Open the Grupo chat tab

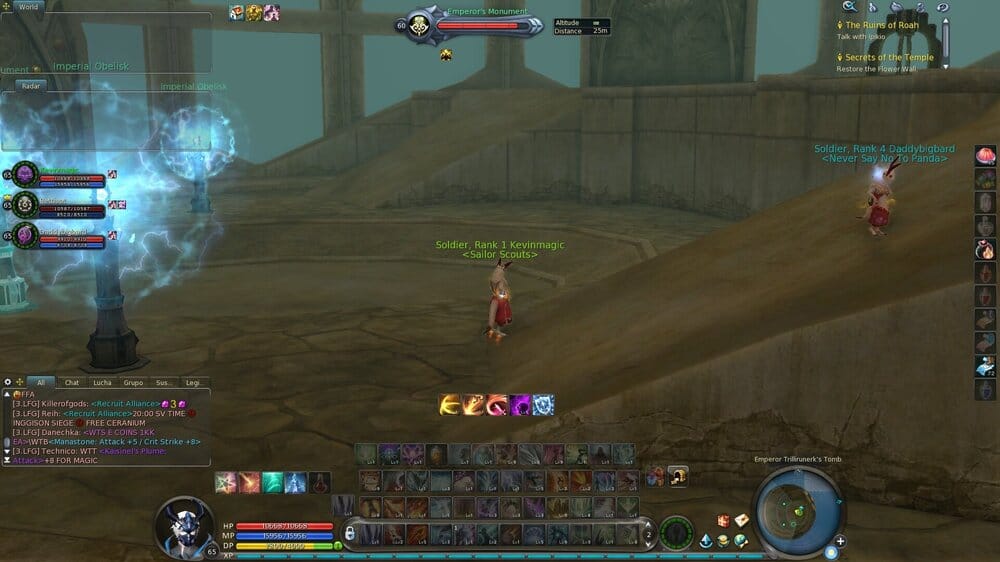point(133,382)
